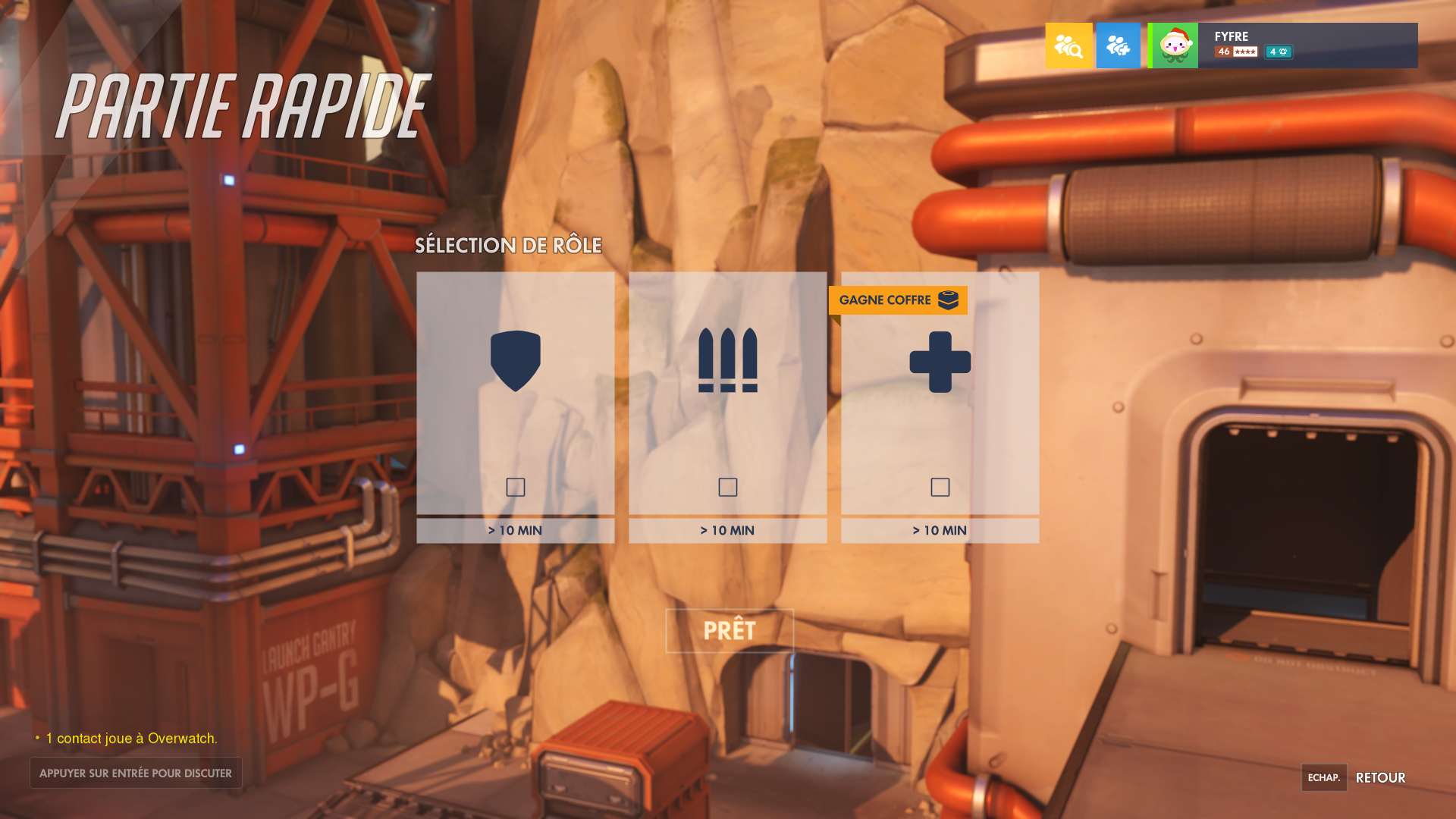Screen dimensions: 1456x819
Task: Click the four endorsement stars icon
Action: (1245, 52)
